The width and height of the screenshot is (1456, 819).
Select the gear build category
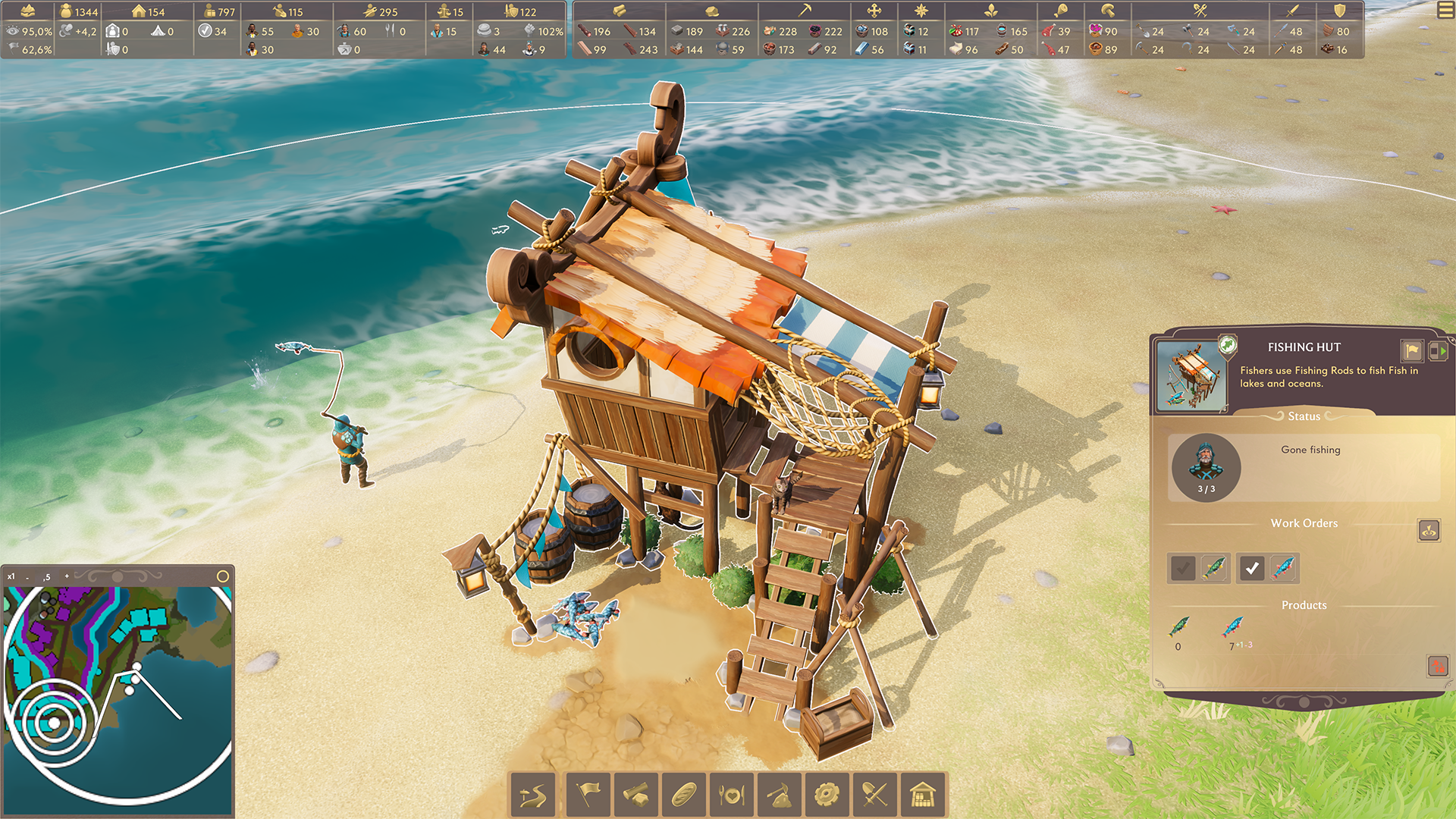point(827,795)
